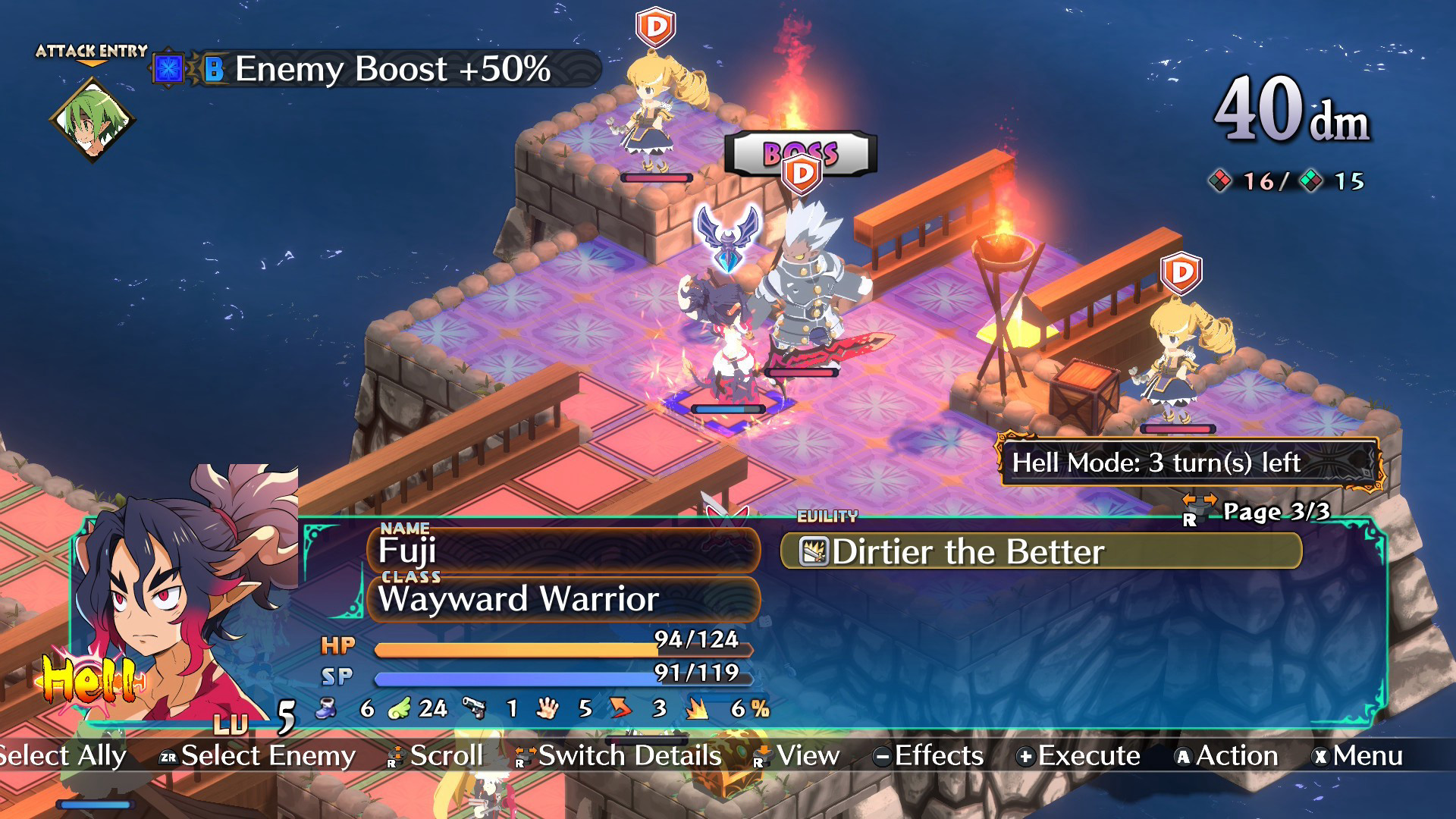The height and width of the screenshot is (819, 1456).
Task: Click the BOSS tag above the armored enemy
Action: 800,153
